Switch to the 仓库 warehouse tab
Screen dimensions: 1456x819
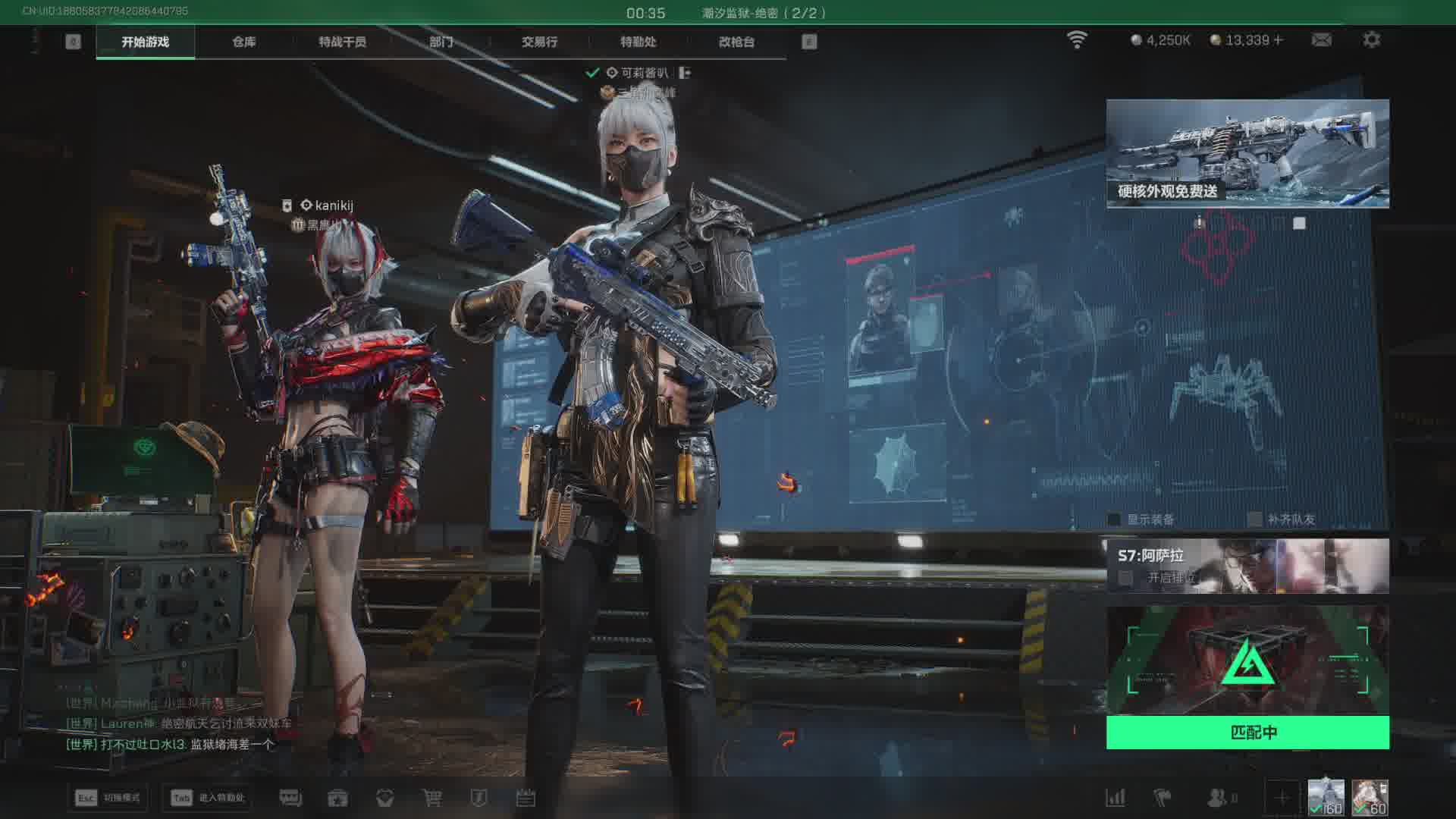243,42
